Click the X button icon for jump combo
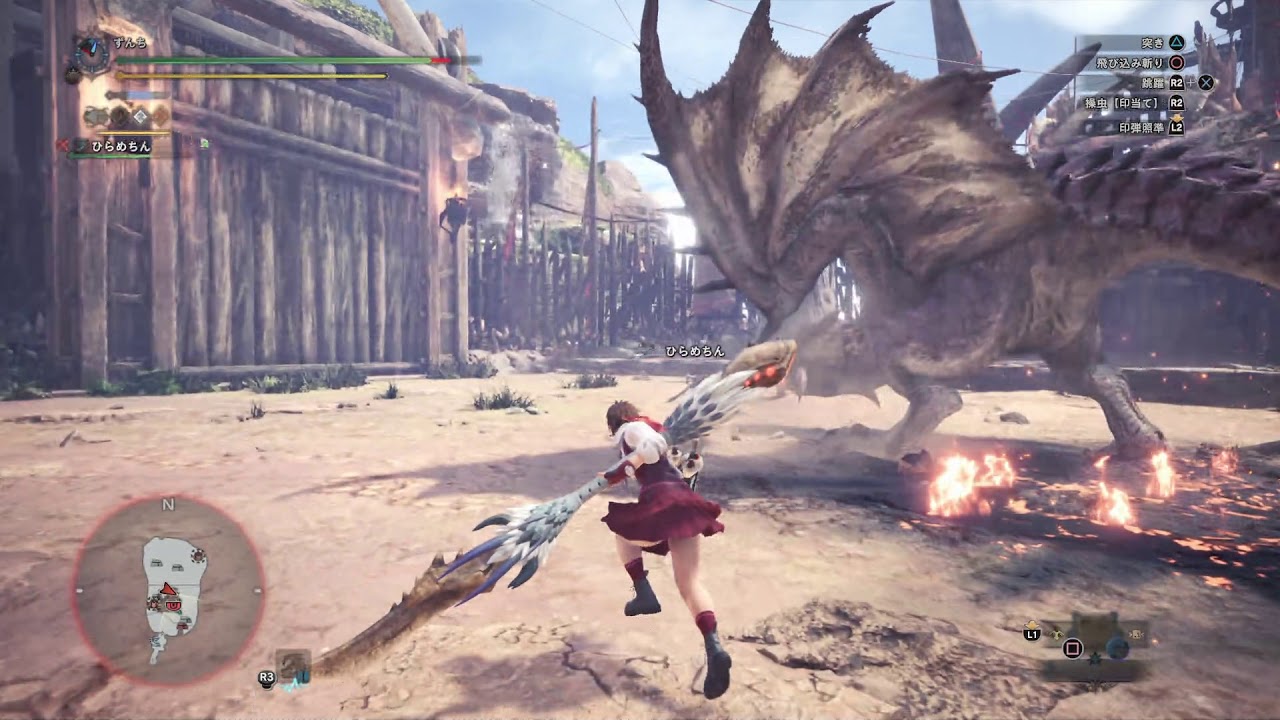 point(1206,84)
